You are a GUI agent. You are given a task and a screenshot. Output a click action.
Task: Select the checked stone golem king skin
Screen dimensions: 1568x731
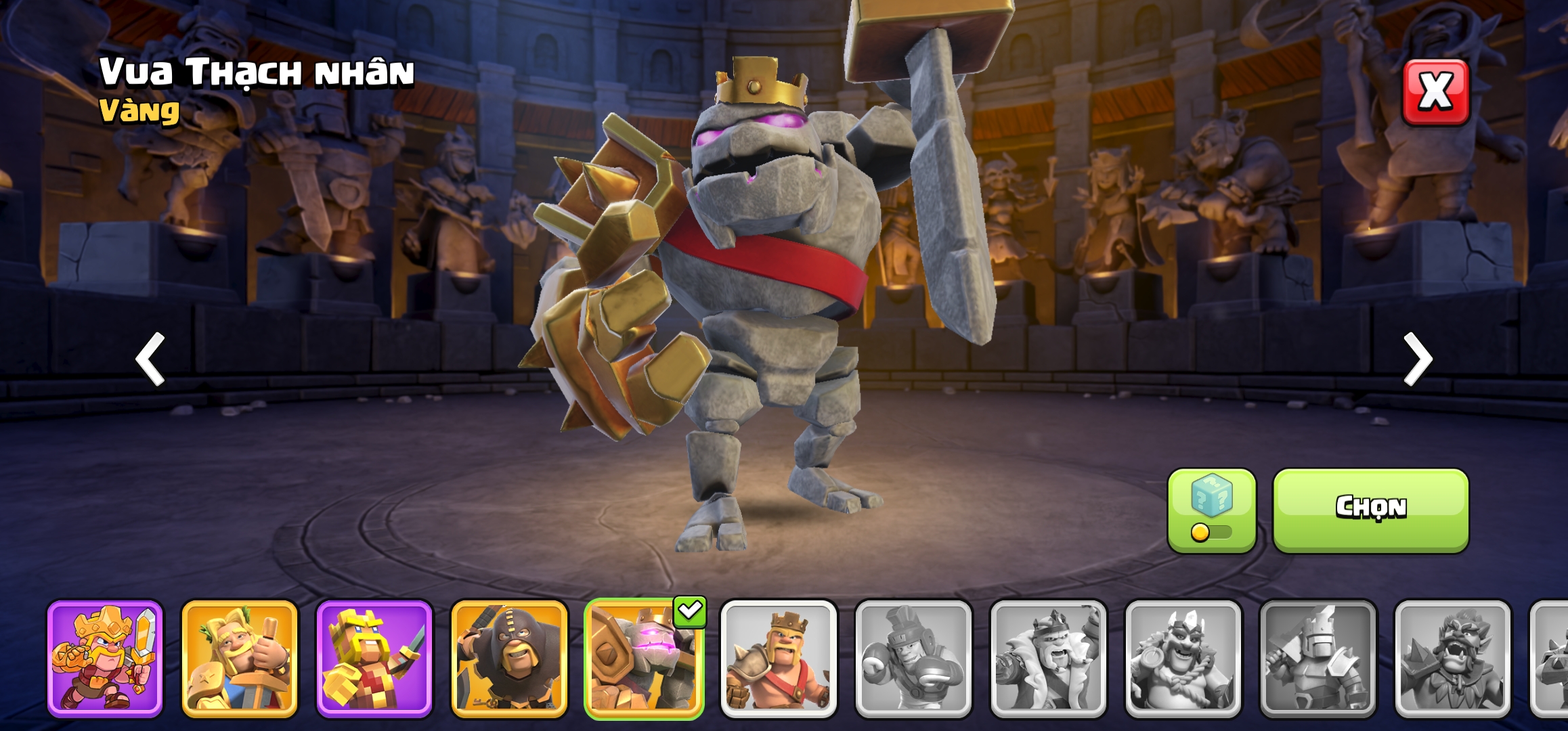tap(644, 658)
